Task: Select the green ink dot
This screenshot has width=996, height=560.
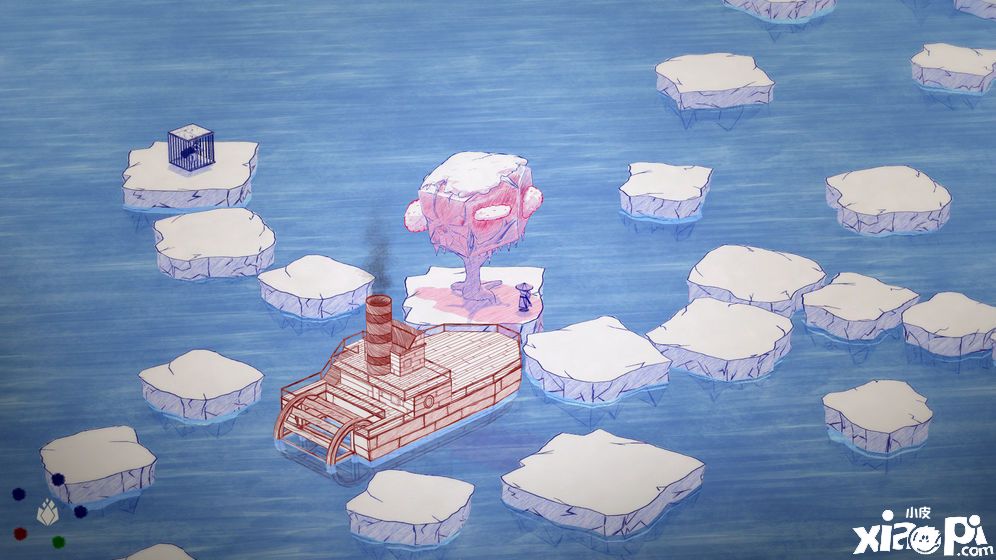Action: pos(59,541)
